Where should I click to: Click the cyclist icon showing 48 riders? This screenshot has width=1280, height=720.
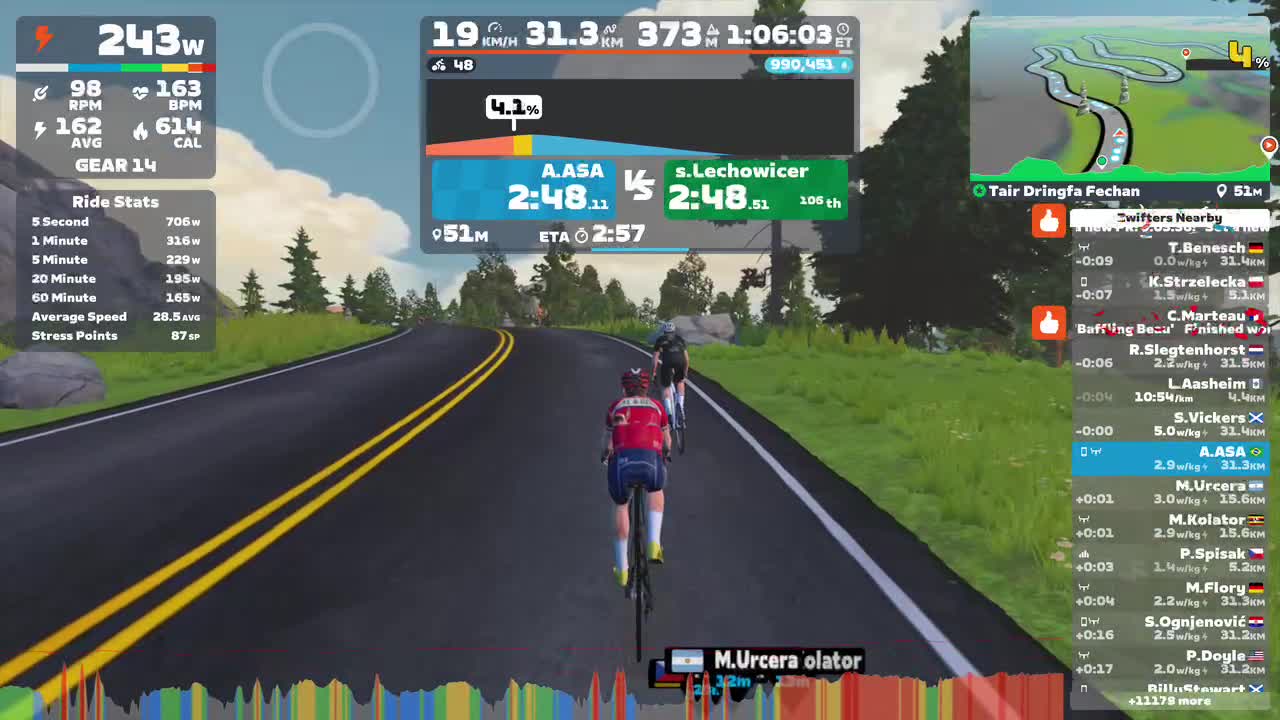point(438,65)
